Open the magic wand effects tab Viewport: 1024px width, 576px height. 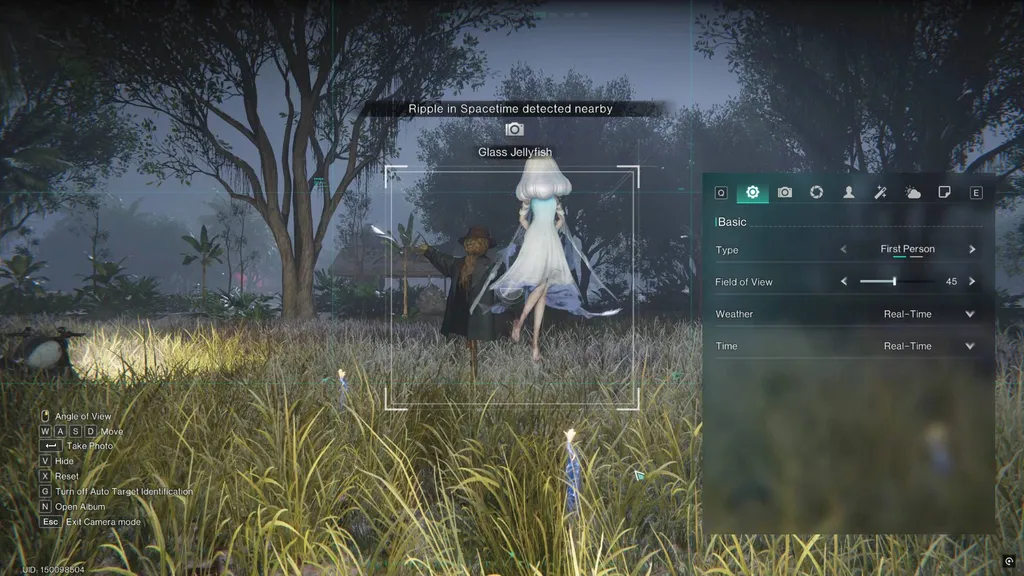tap(881, 192)
